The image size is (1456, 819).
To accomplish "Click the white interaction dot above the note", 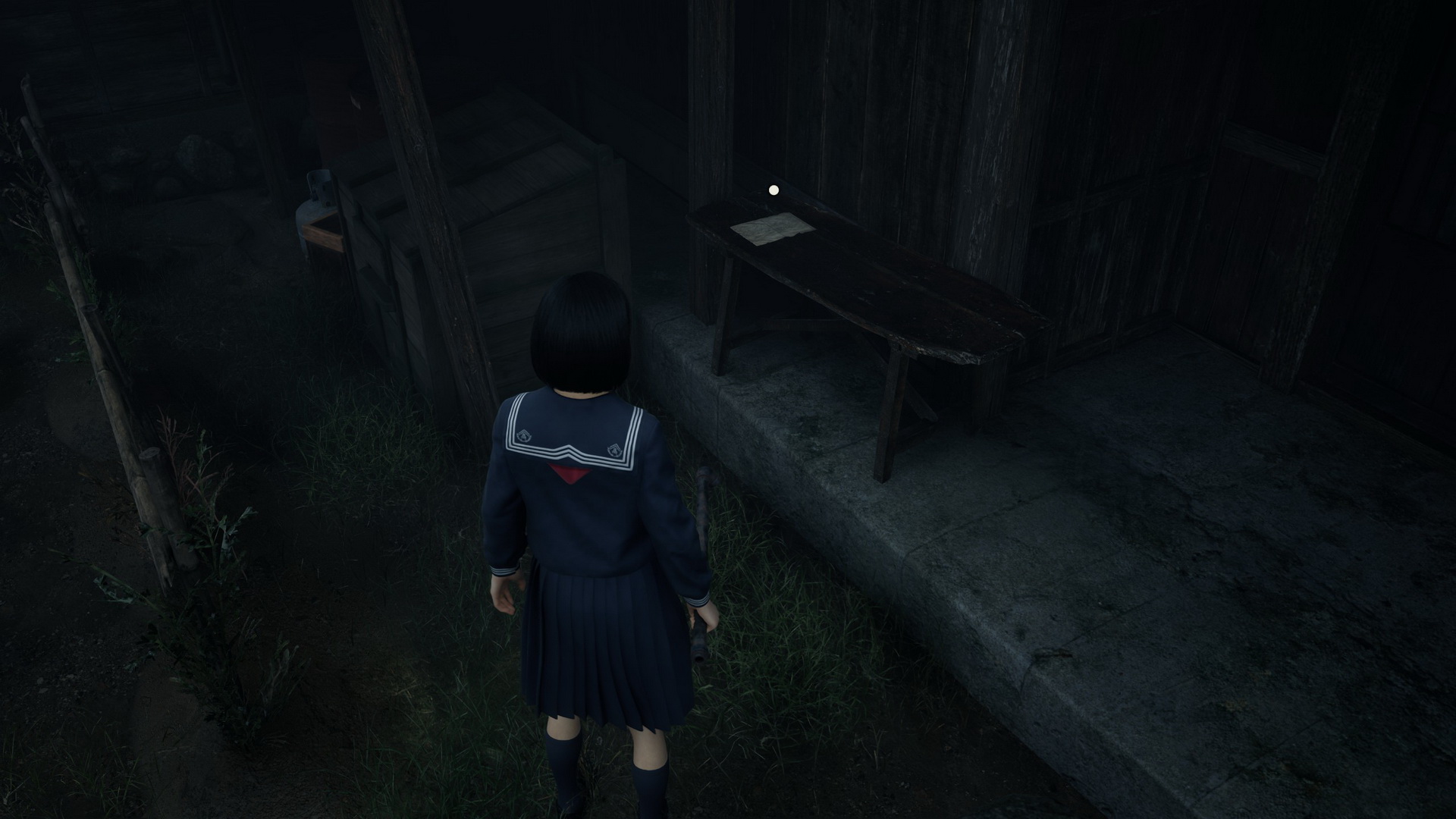I will pyautogui.click(x=773, y=190).
